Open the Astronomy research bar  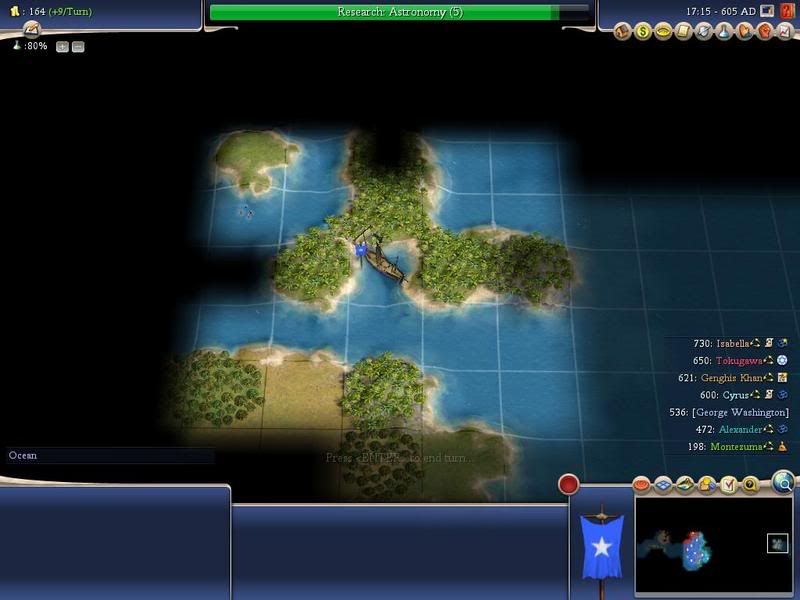[400, 12]
